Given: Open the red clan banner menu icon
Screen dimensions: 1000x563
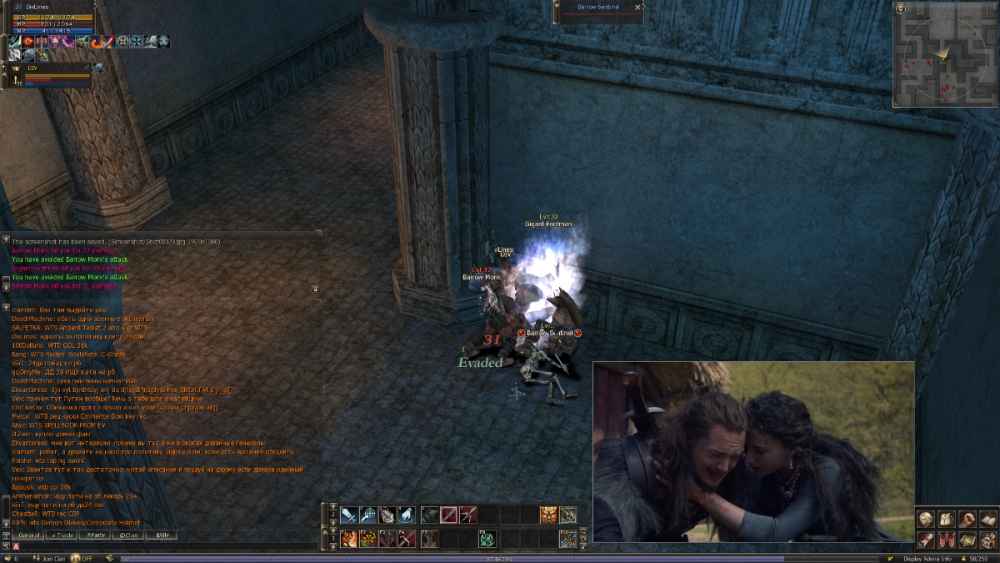Looking at the screenshot, I should (946, 540).
